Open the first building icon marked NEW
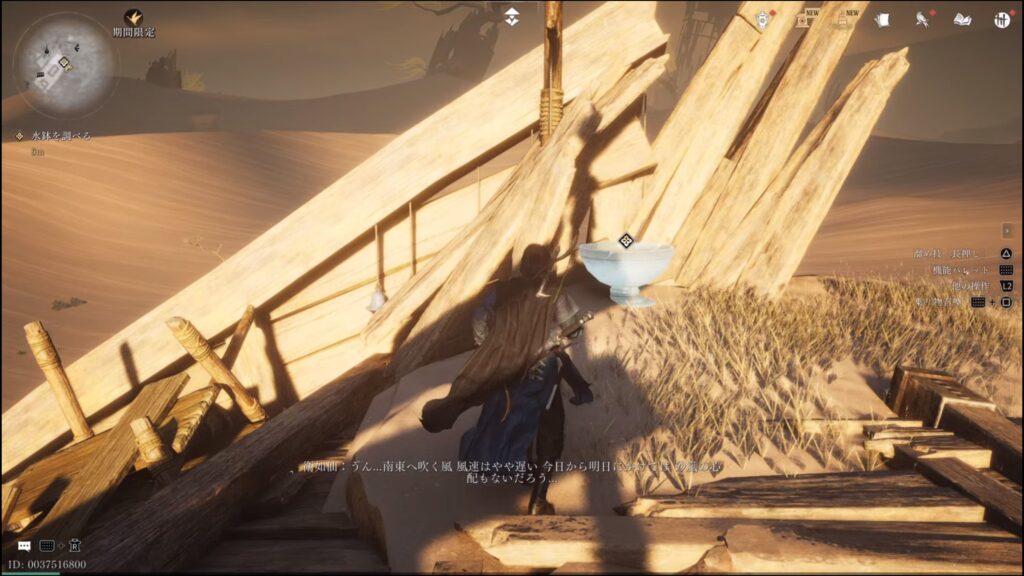The width and height of the screenshot is (1024, 576). 802,19
